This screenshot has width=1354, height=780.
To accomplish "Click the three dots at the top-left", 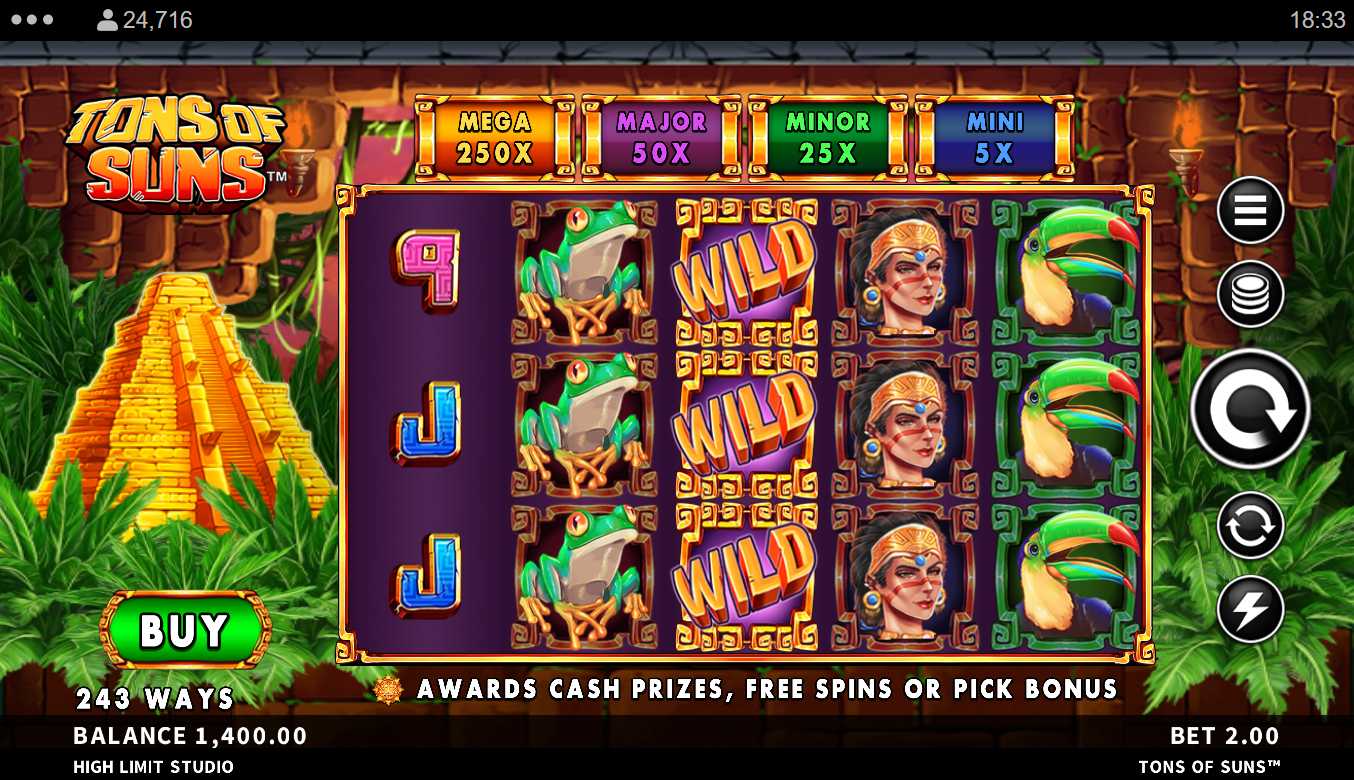I will [x=33, y=20].
